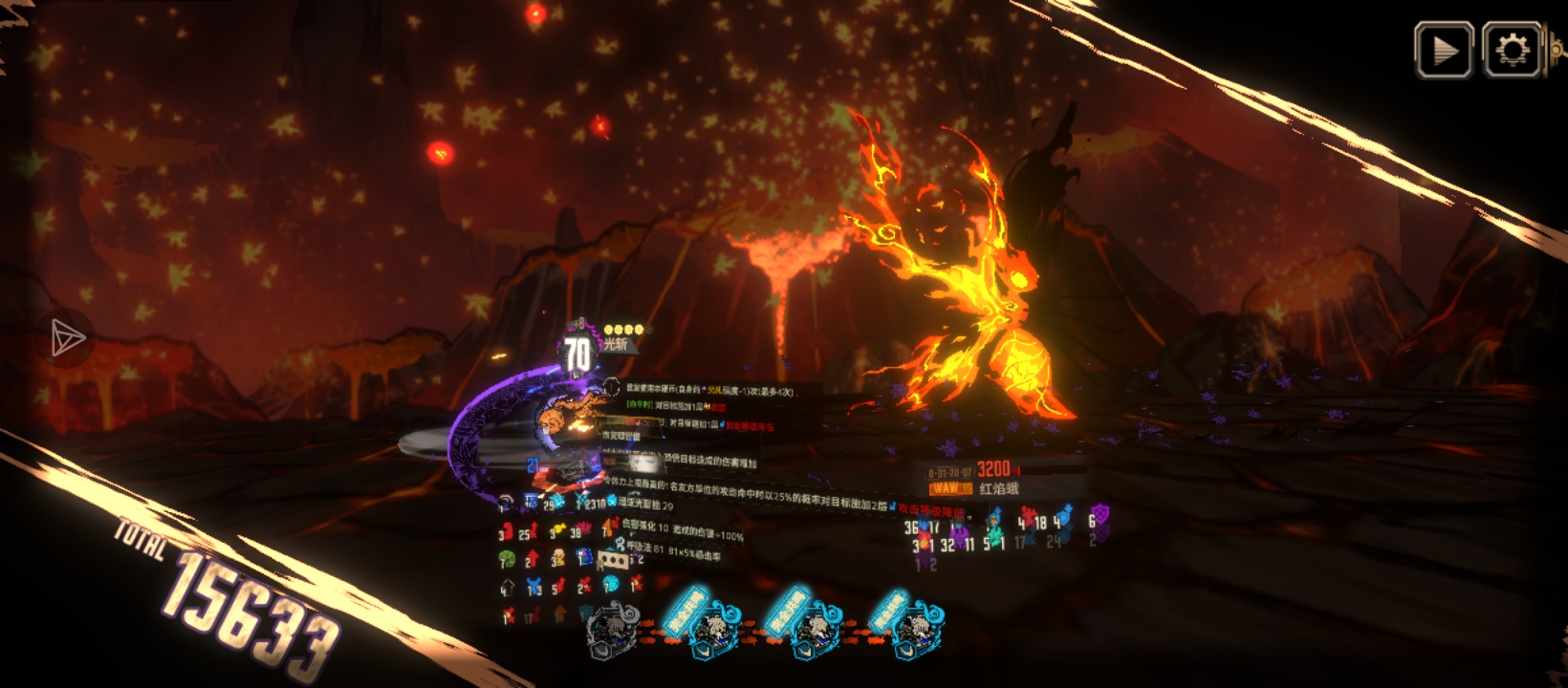This screenshot has width=1568, height=688.
Task: Open the gear settings menu
Action: 1512,50
